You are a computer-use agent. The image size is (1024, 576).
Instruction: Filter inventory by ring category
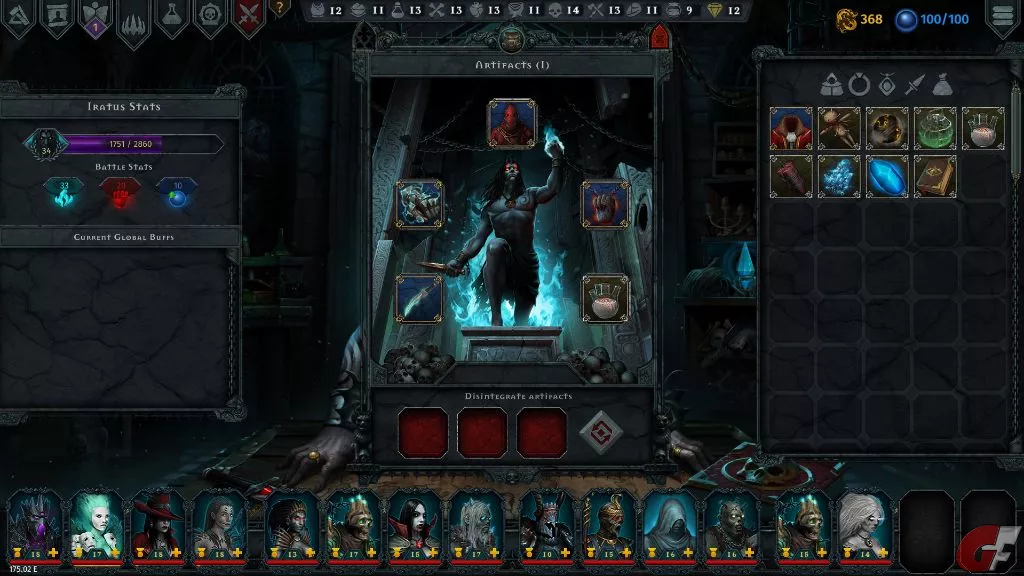point(858,85)
